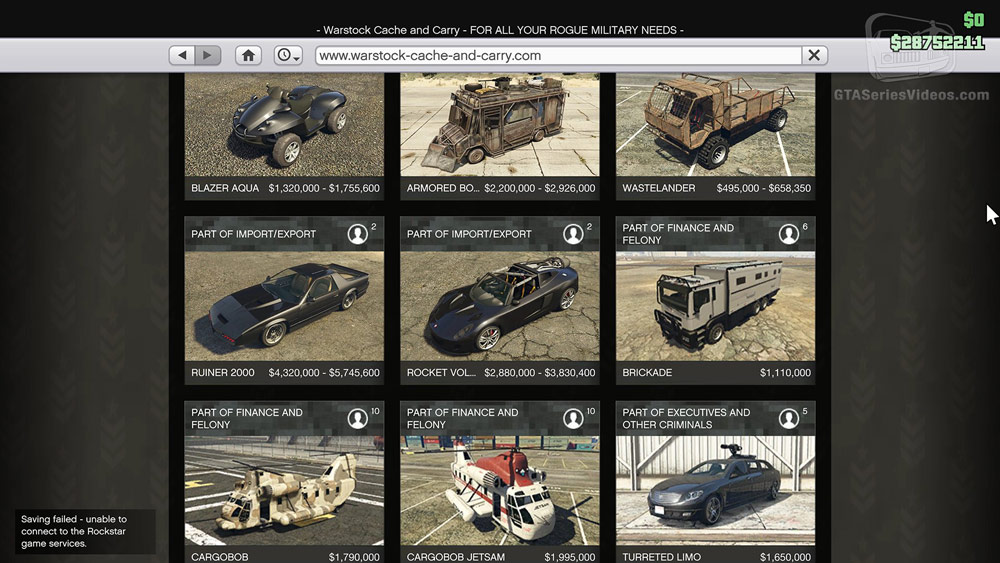Go forward with the browser arrow
Viewport: 1000px width, 563px height.
pyautogui.click(x=207, y=56)
